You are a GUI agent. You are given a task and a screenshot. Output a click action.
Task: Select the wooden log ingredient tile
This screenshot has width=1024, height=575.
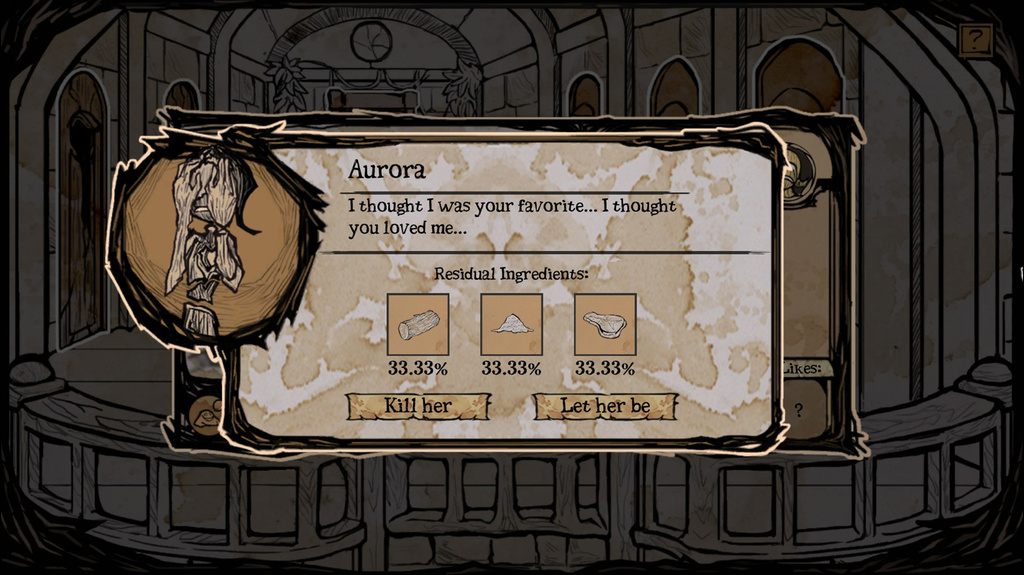point(418,324)
